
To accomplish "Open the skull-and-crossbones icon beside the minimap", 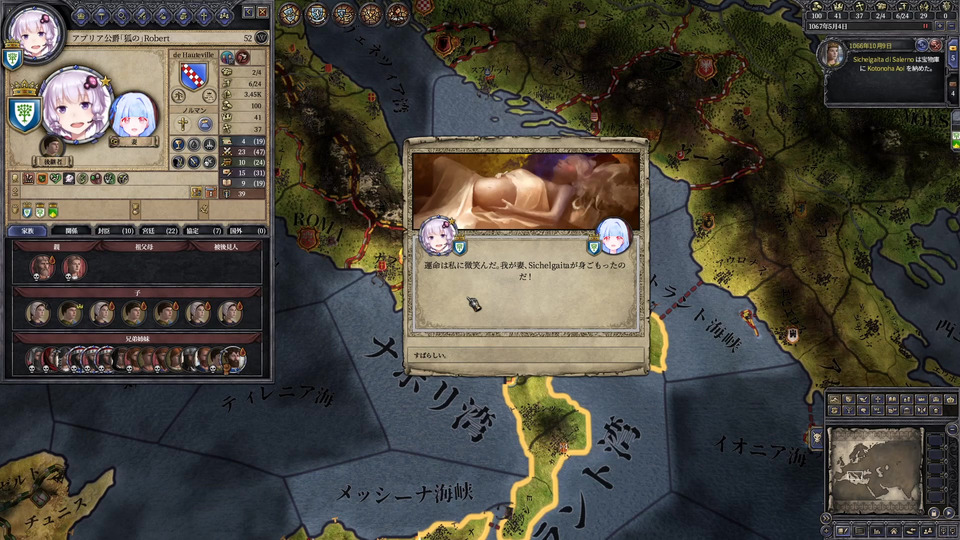I will click(x=817, y=437).
